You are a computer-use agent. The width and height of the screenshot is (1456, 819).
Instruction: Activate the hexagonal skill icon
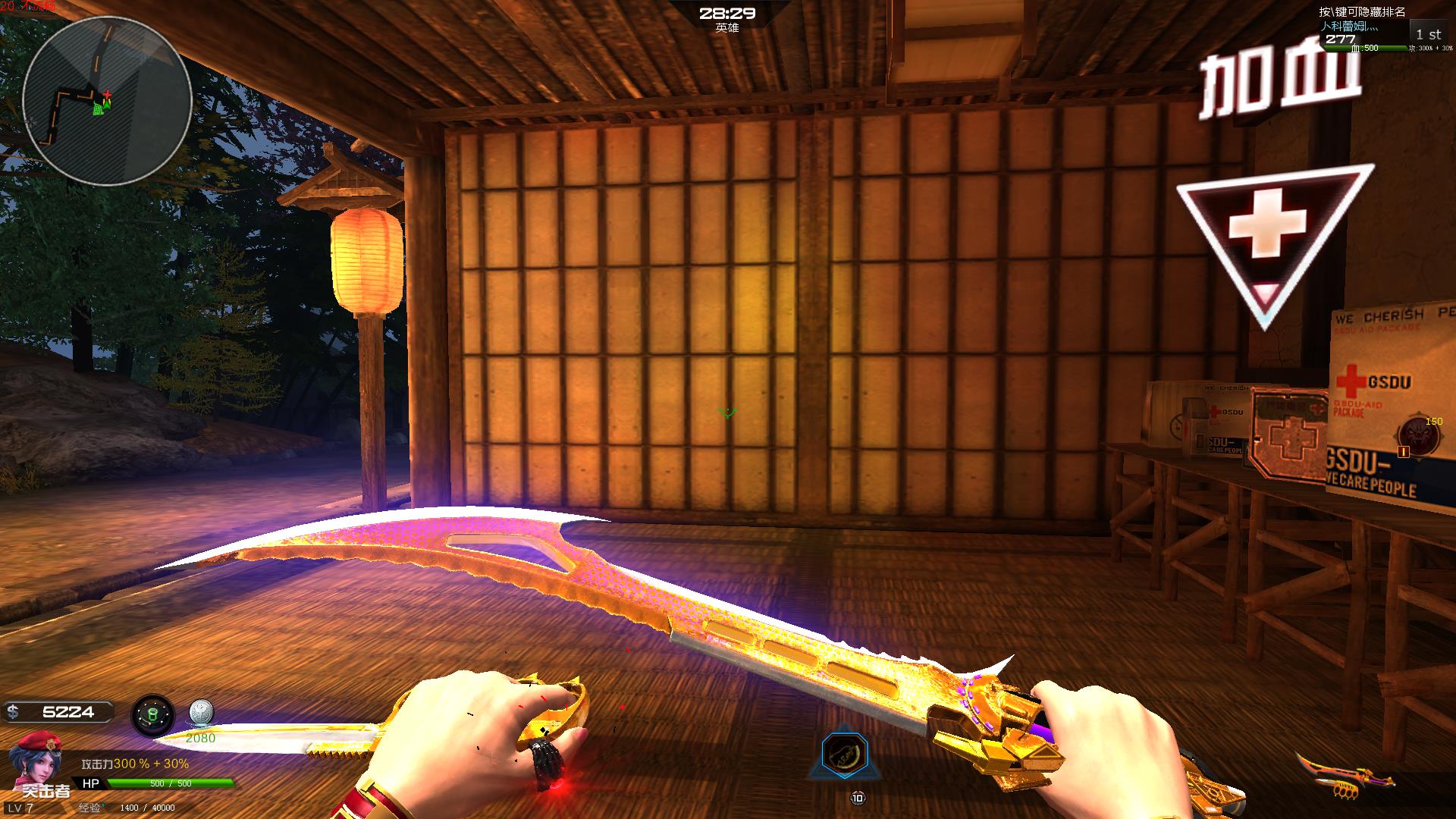[x=845, y=755]
